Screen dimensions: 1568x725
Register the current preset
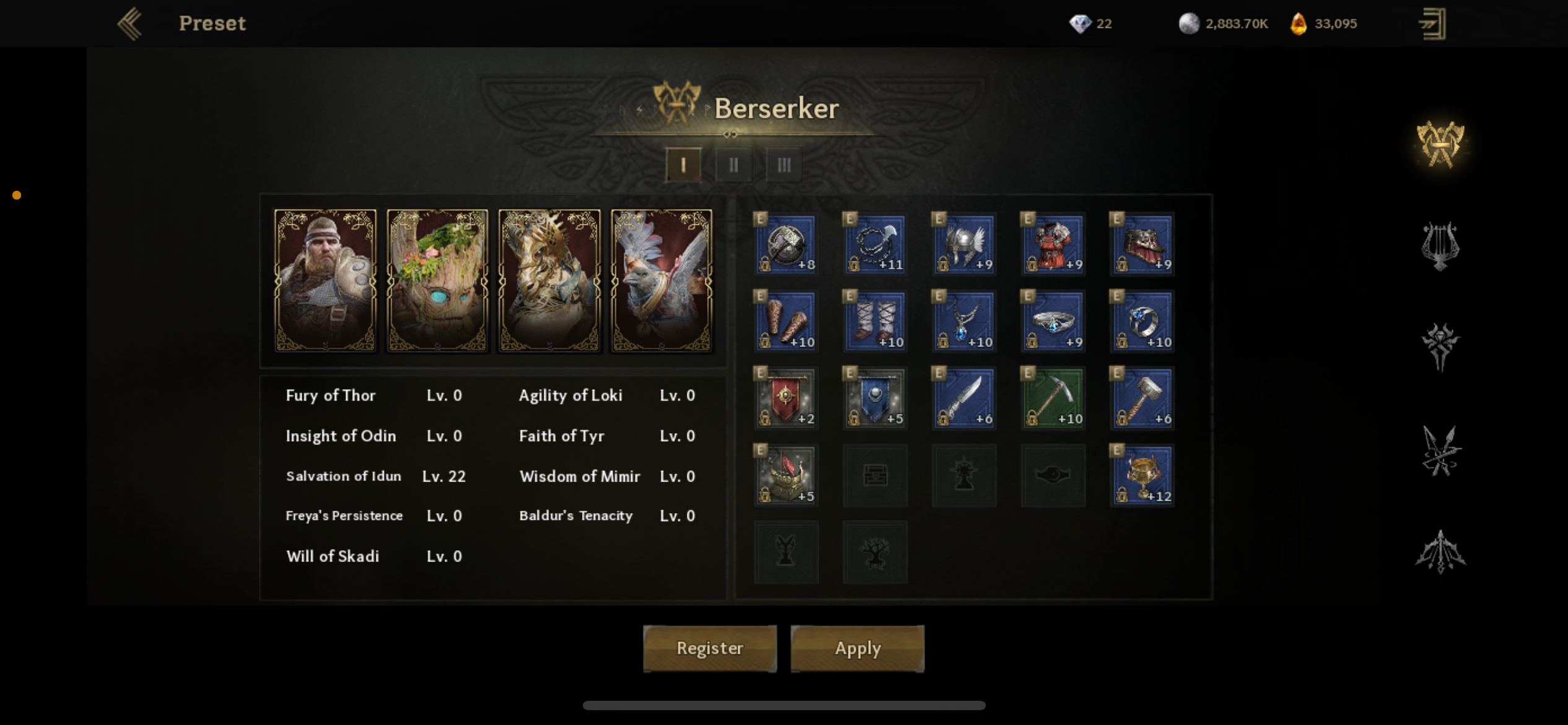[x=710, y=648]
